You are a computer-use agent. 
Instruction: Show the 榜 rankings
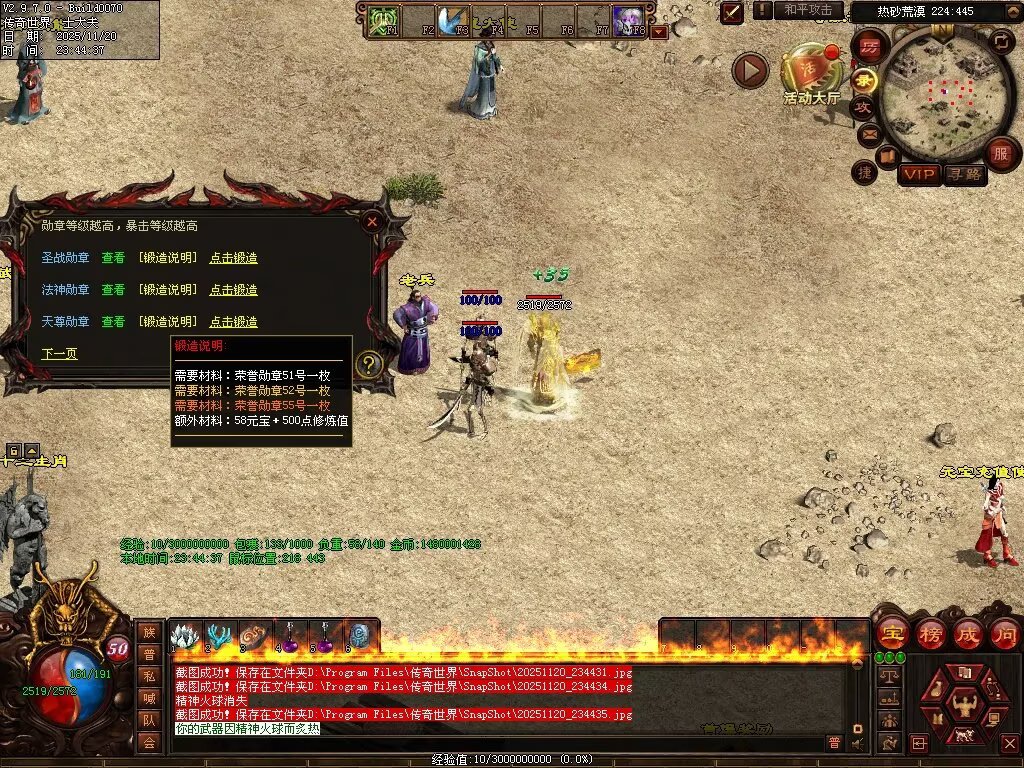click(x=930, y=634)
